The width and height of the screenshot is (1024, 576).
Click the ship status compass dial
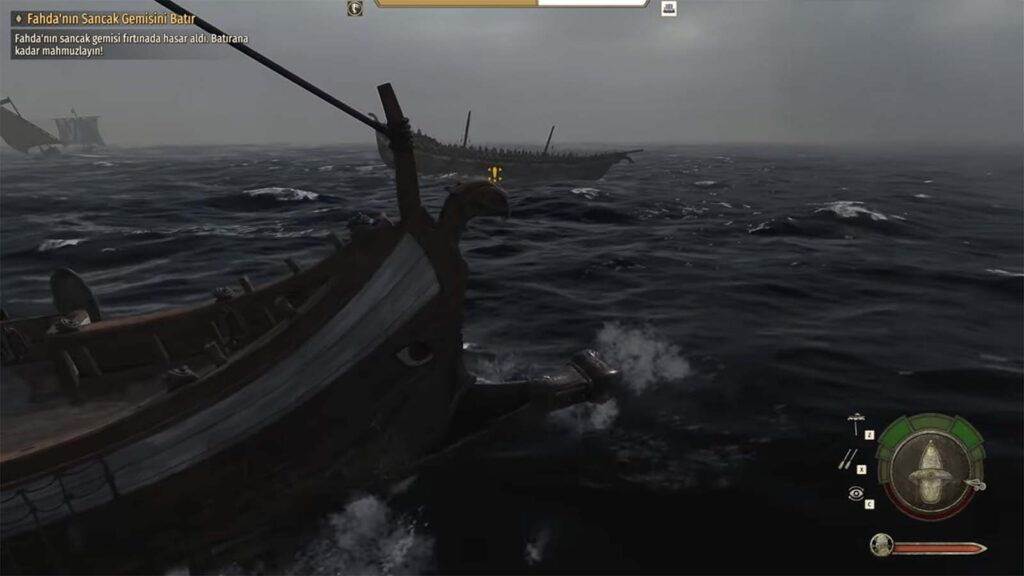(x=930, y=466)
